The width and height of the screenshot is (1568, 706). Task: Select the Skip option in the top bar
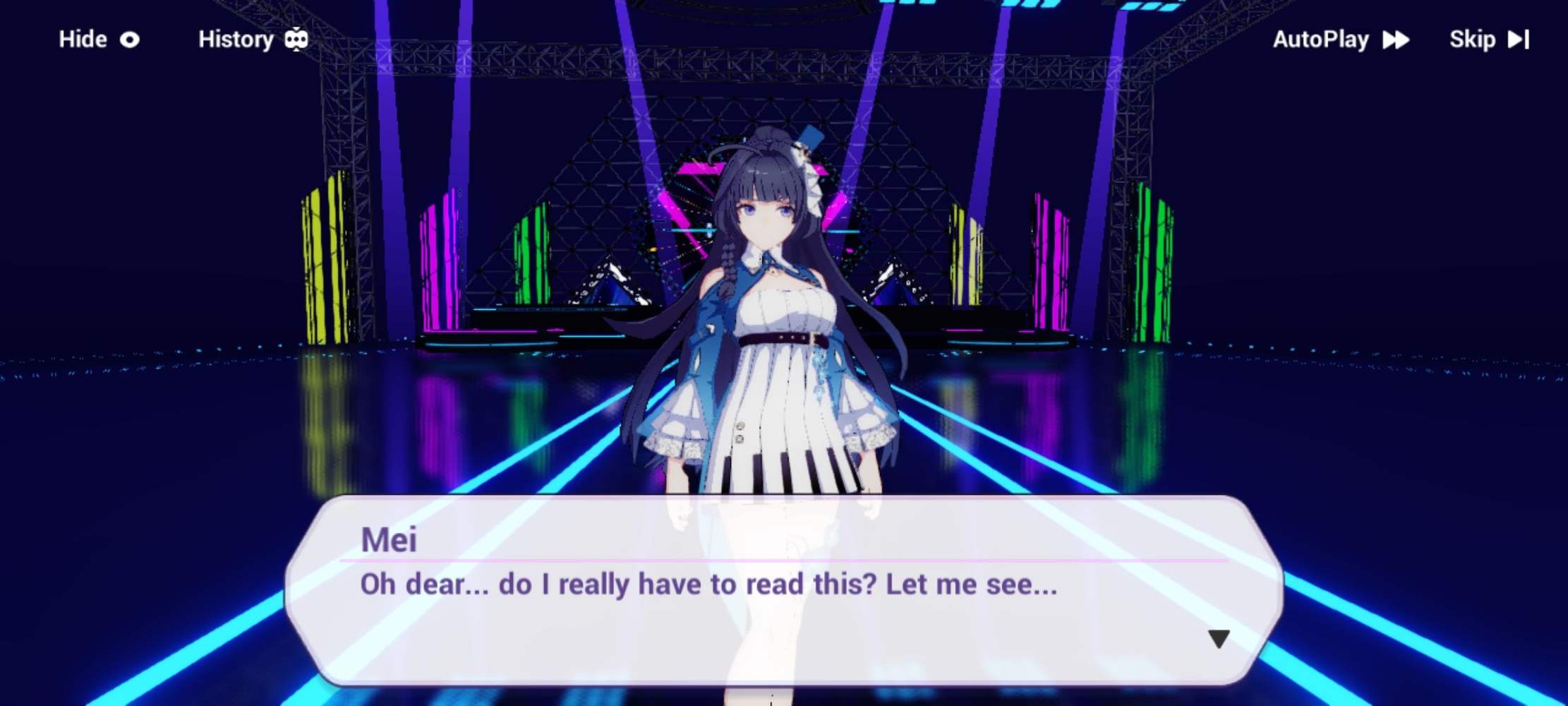[1471, 40]
